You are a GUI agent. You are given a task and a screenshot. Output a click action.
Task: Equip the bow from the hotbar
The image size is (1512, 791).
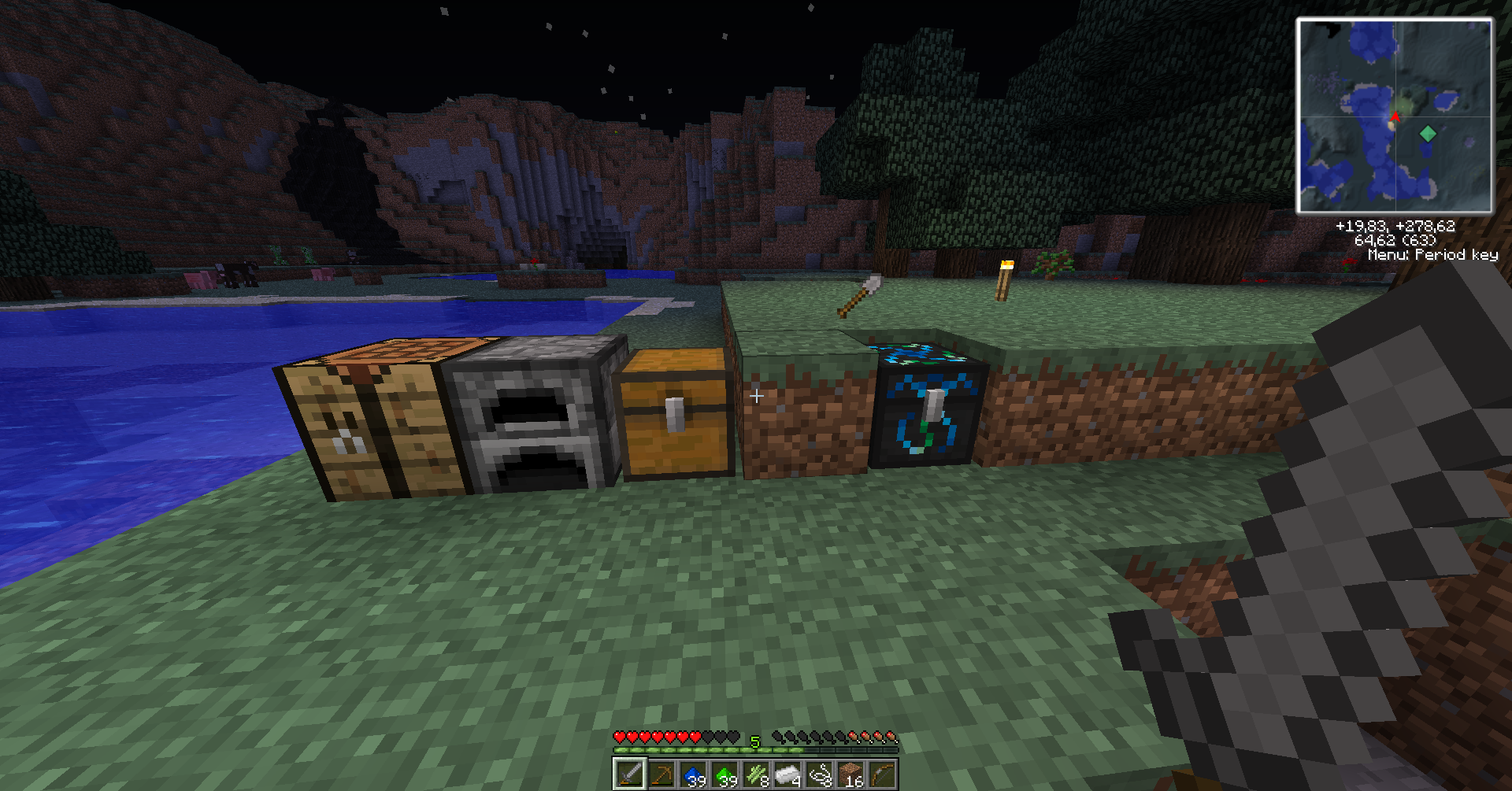coord(882,774)
